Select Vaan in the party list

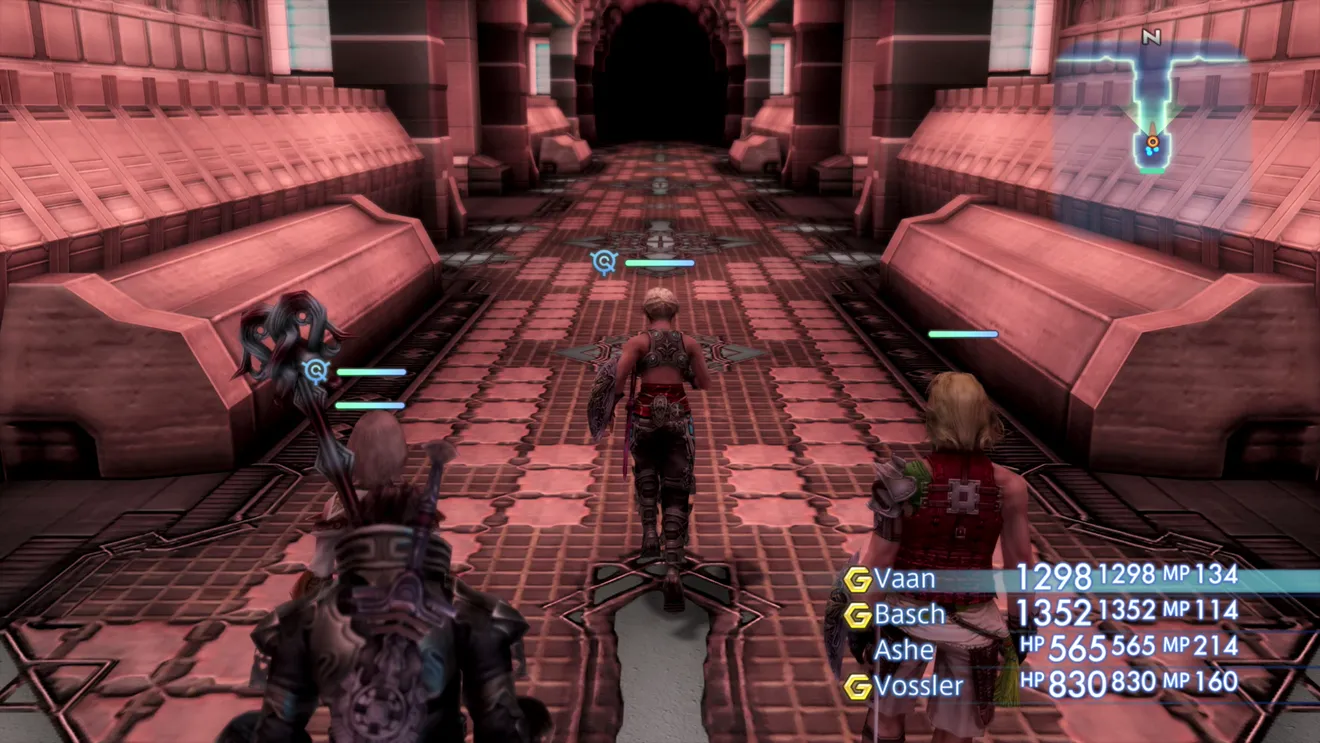tap(905, 578)
